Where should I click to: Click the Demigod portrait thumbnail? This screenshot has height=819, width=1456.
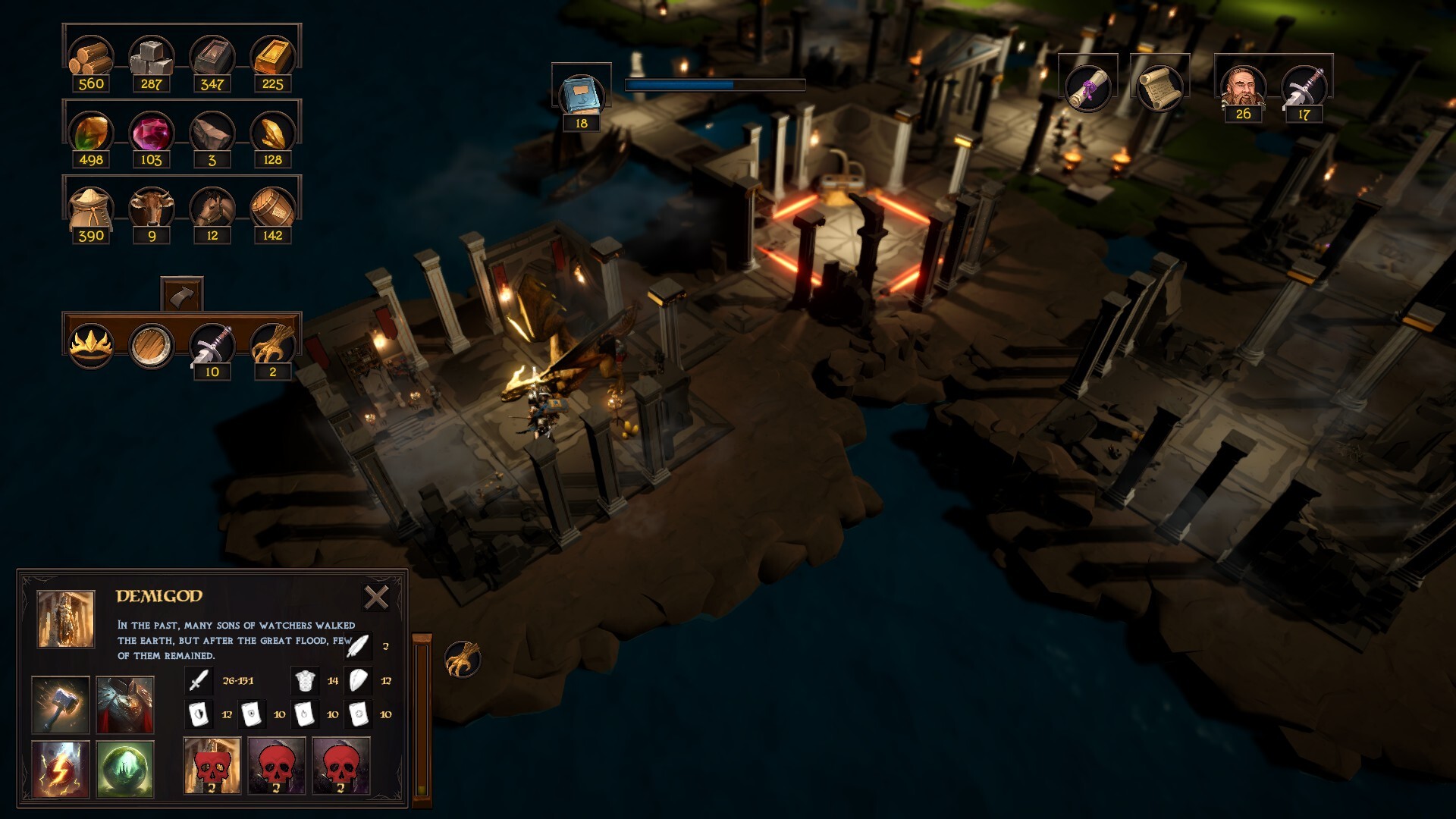(66, 619)
